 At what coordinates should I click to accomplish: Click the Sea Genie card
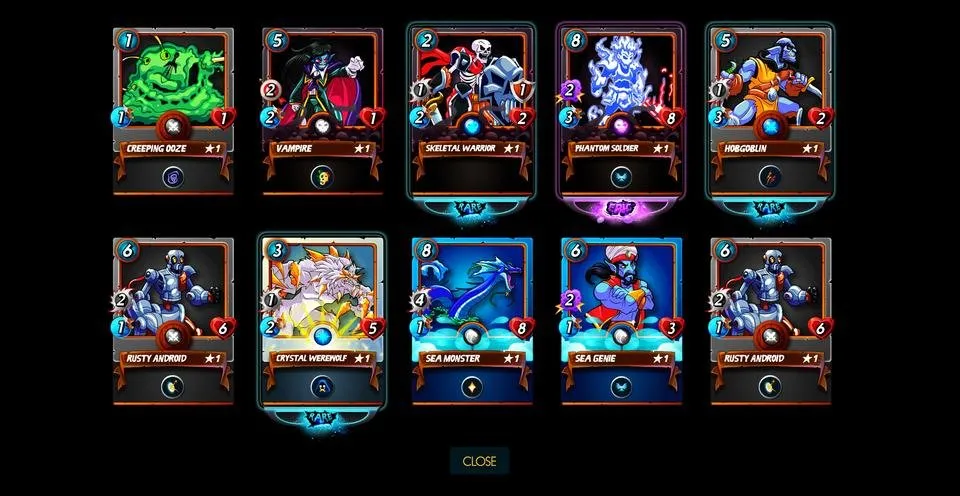621,320
